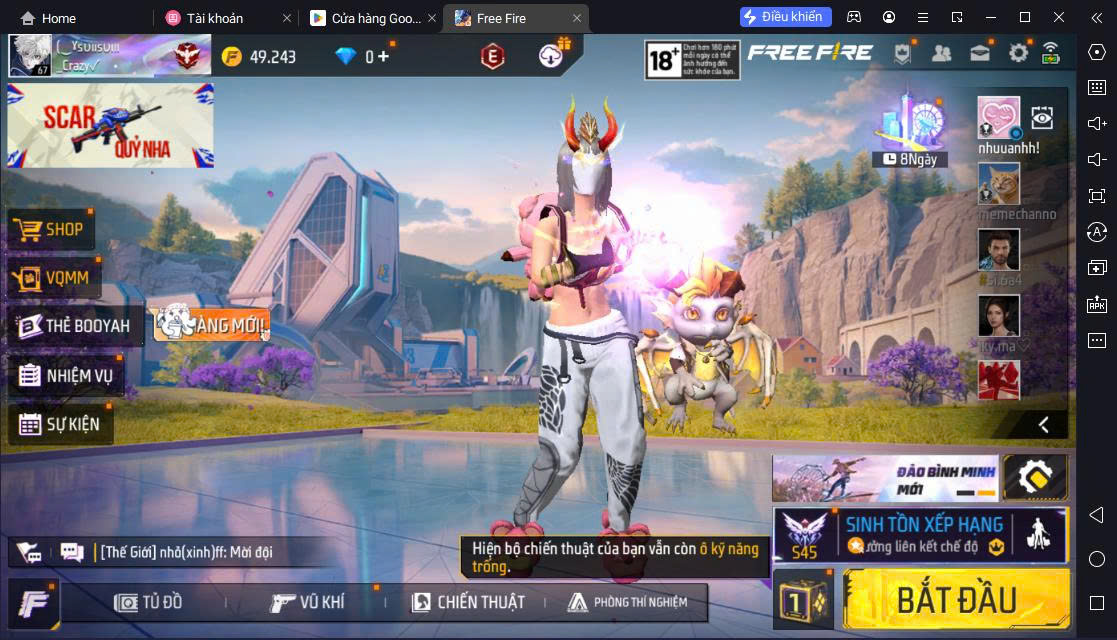Open the VQMM lucky spin menu
Viewport: 1117px width, 640px height.
pyautogui.click(x=54, y=278)
